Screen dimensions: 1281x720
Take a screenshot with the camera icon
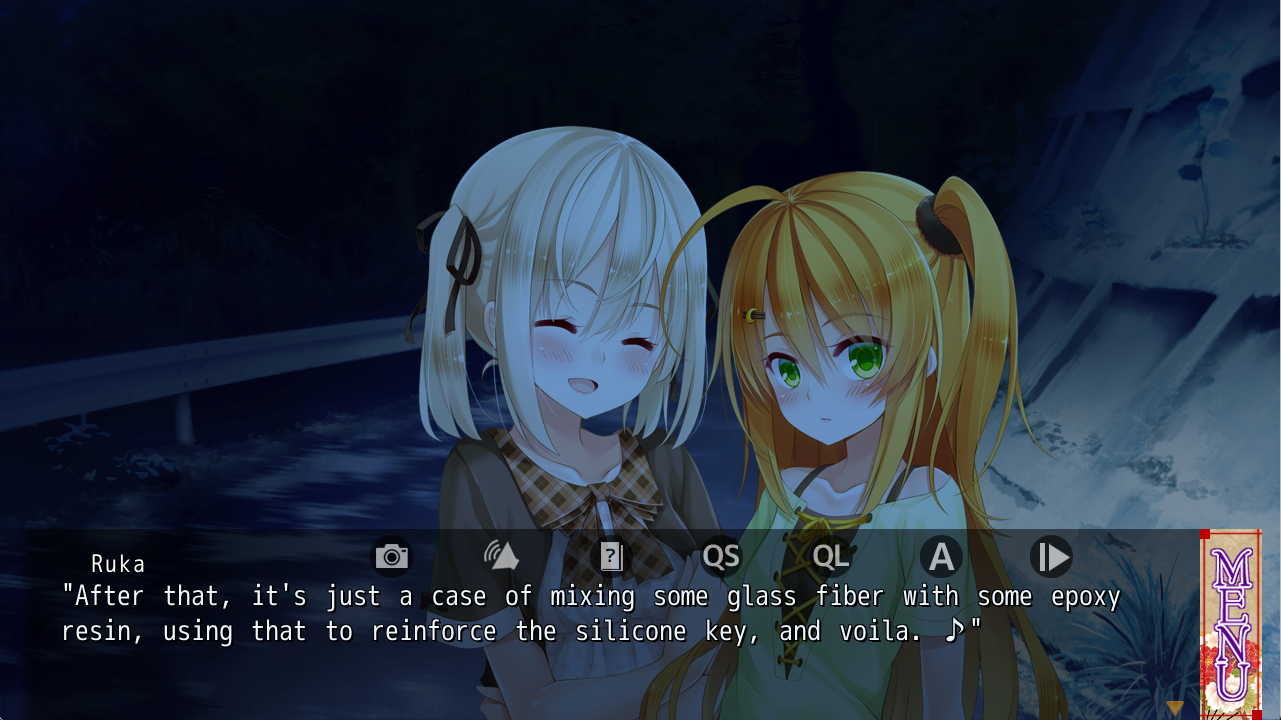392,556
